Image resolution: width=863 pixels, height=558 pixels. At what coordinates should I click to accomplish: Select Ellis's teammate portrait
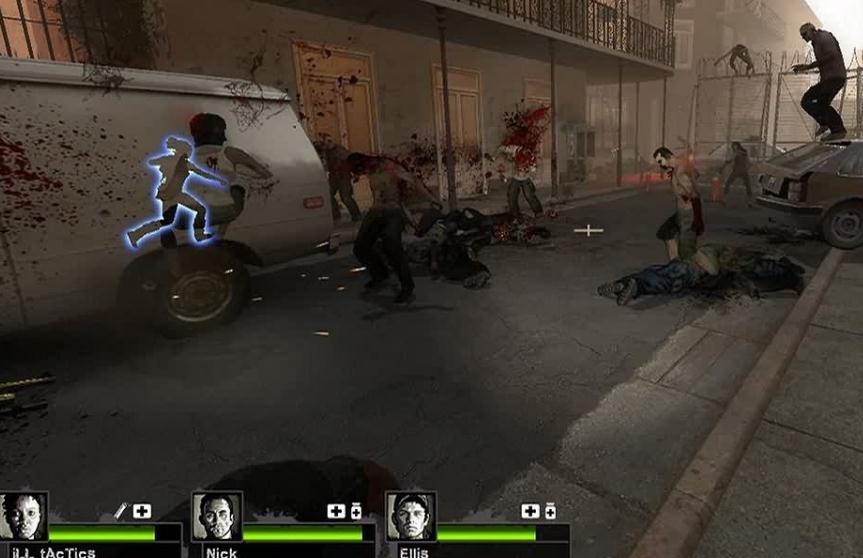point(411,517)
